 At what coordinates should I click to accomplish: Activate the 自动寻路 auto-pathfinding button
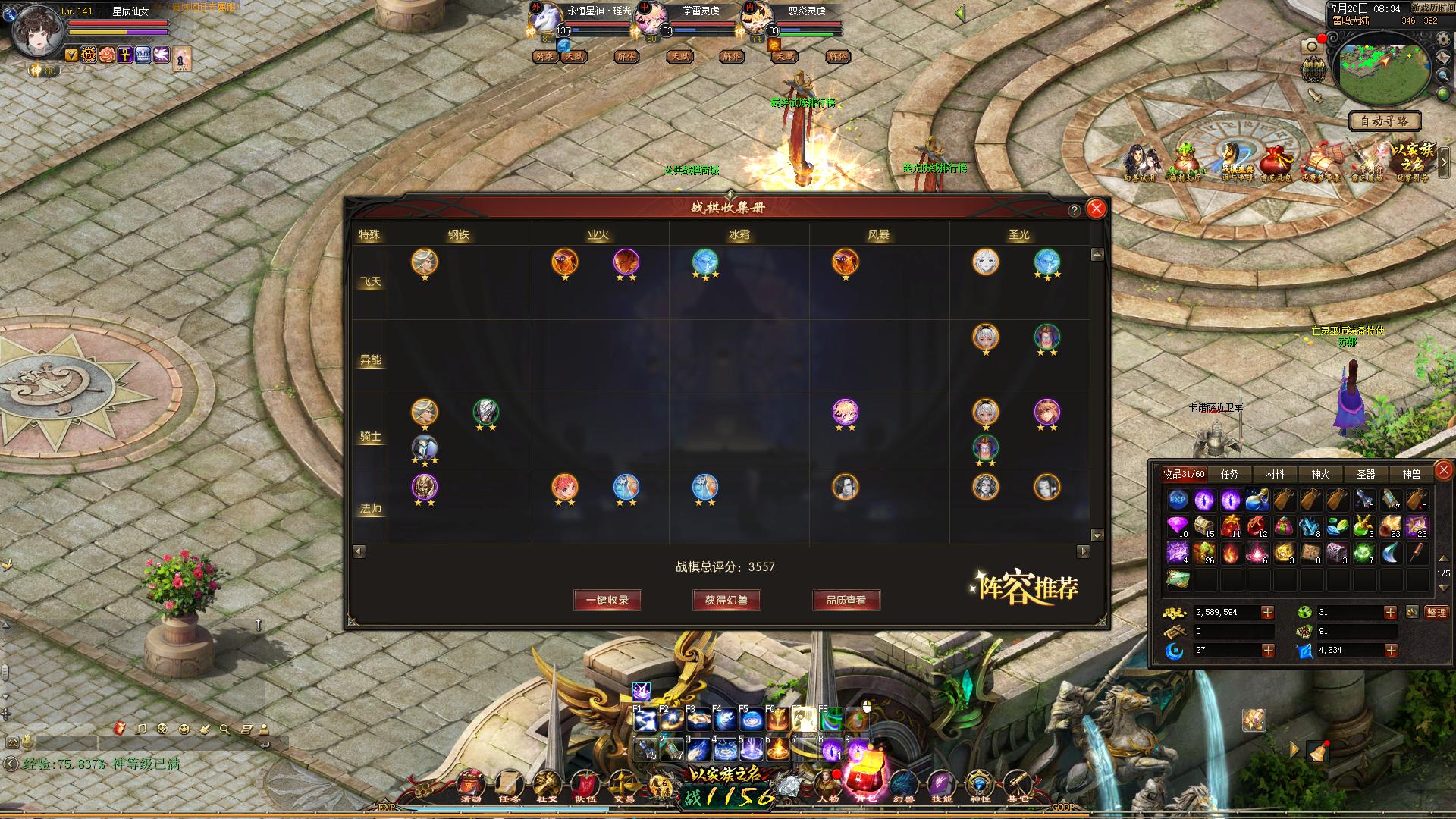tap(1384, 121)
